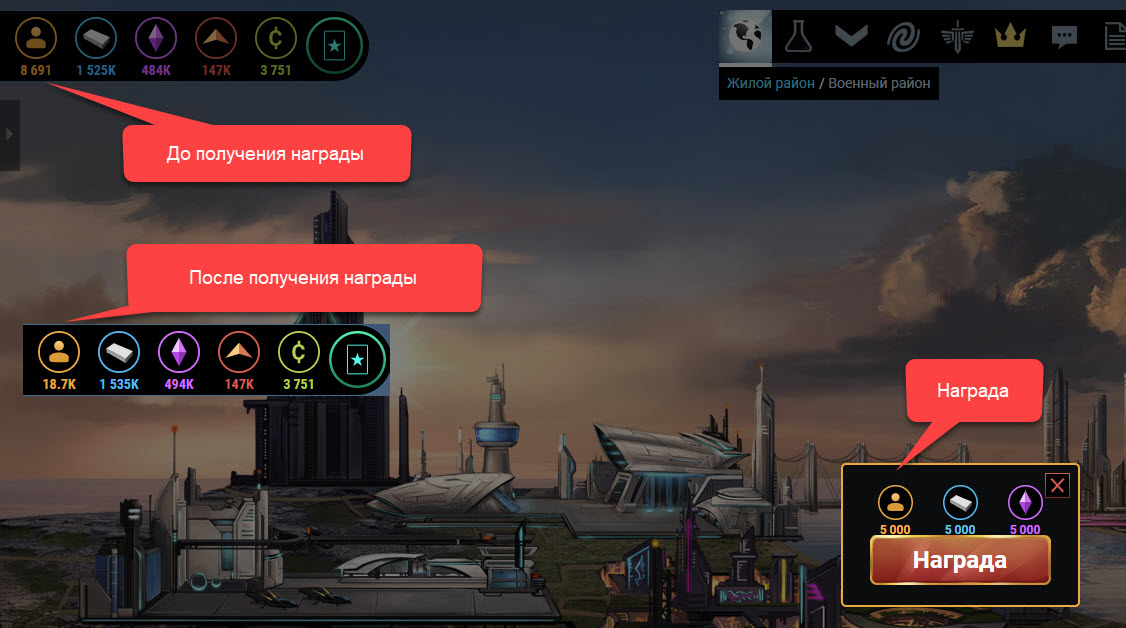Click the population icon showing 8 691
This screenshot has height=628, width=1126.
[x=36, y=39]
